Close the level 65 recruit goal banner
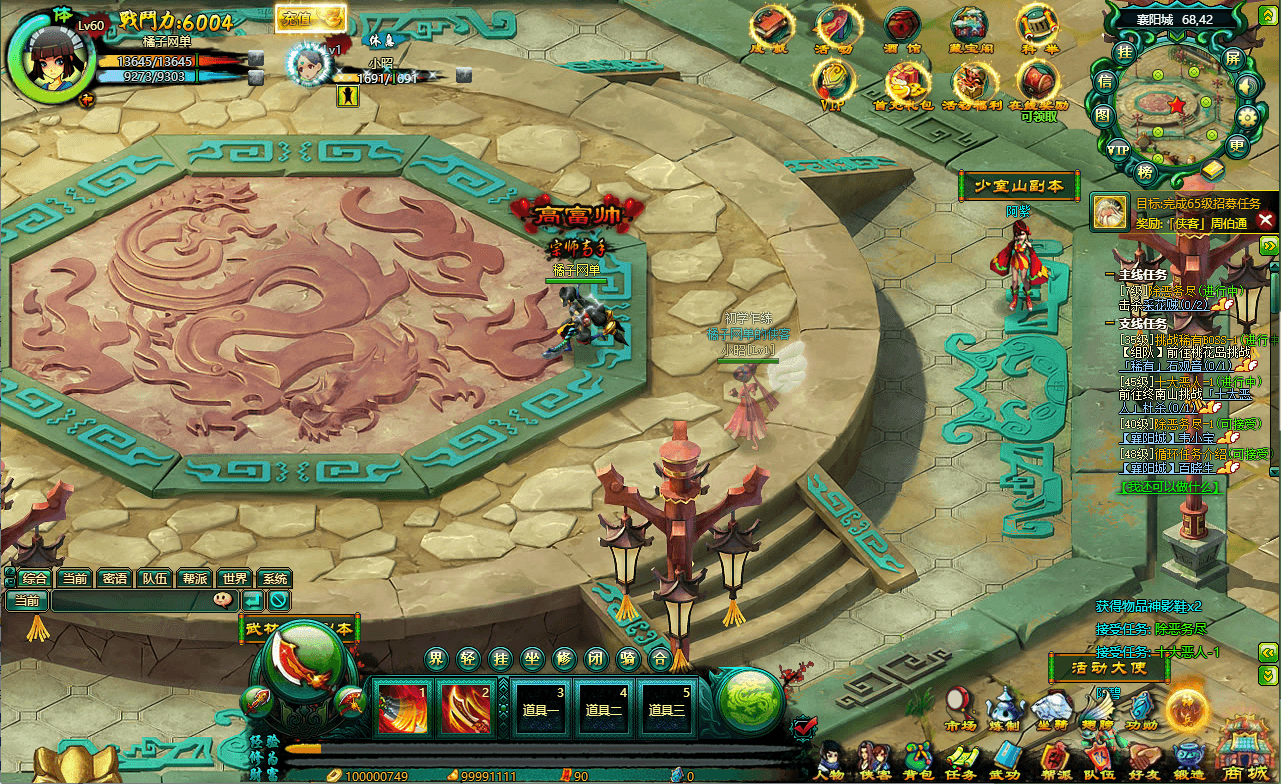This screenshot has width=1281, height=784. tap(1265, 220)
